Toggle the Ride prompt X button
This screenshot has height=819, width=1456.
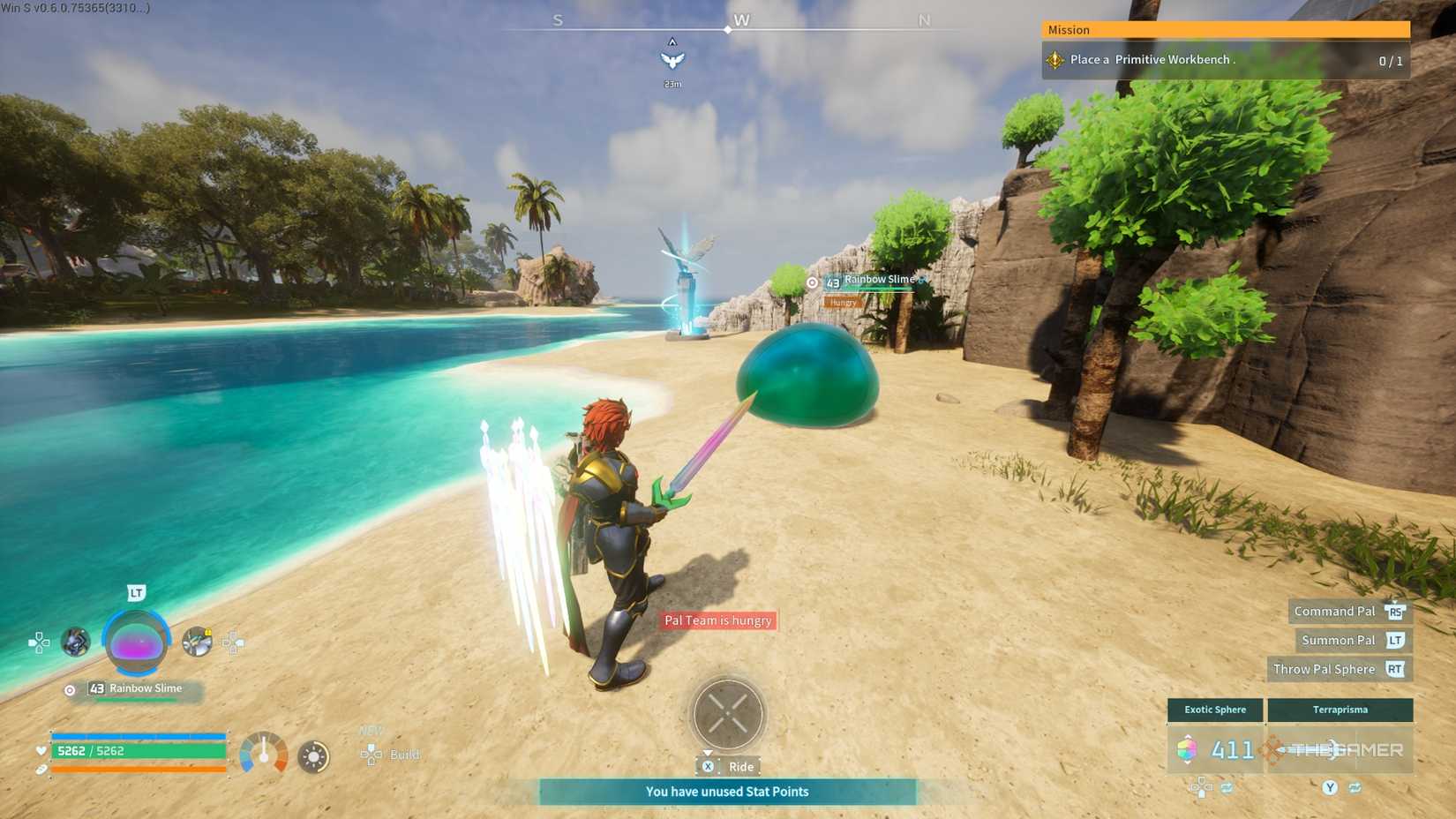(709, 766)
